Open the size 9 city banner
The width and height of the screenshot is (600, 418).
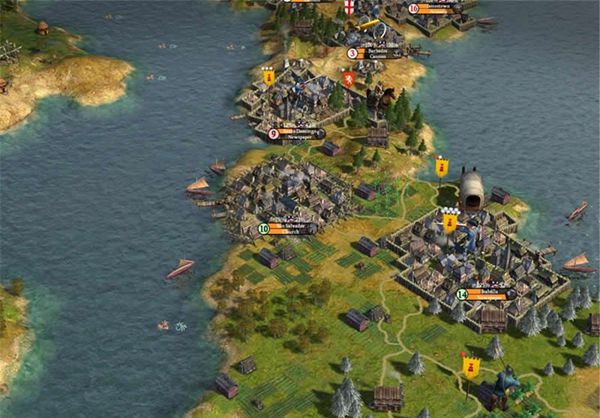pyautogui.click(x=297, y=133)
